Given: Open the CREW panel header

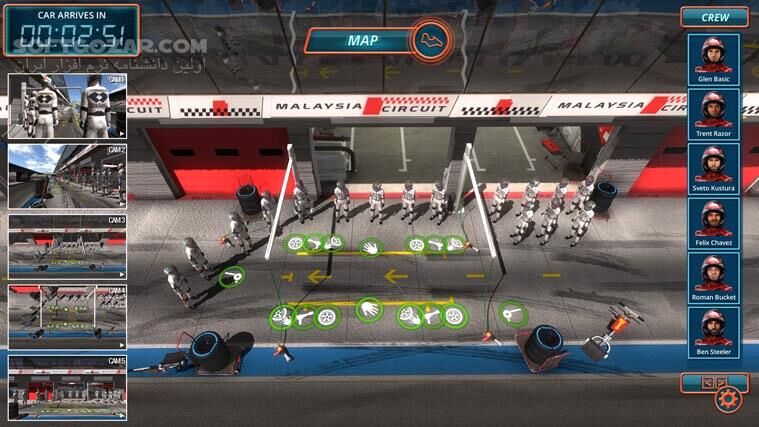Looking at the screenshot, I should point(714,17).
